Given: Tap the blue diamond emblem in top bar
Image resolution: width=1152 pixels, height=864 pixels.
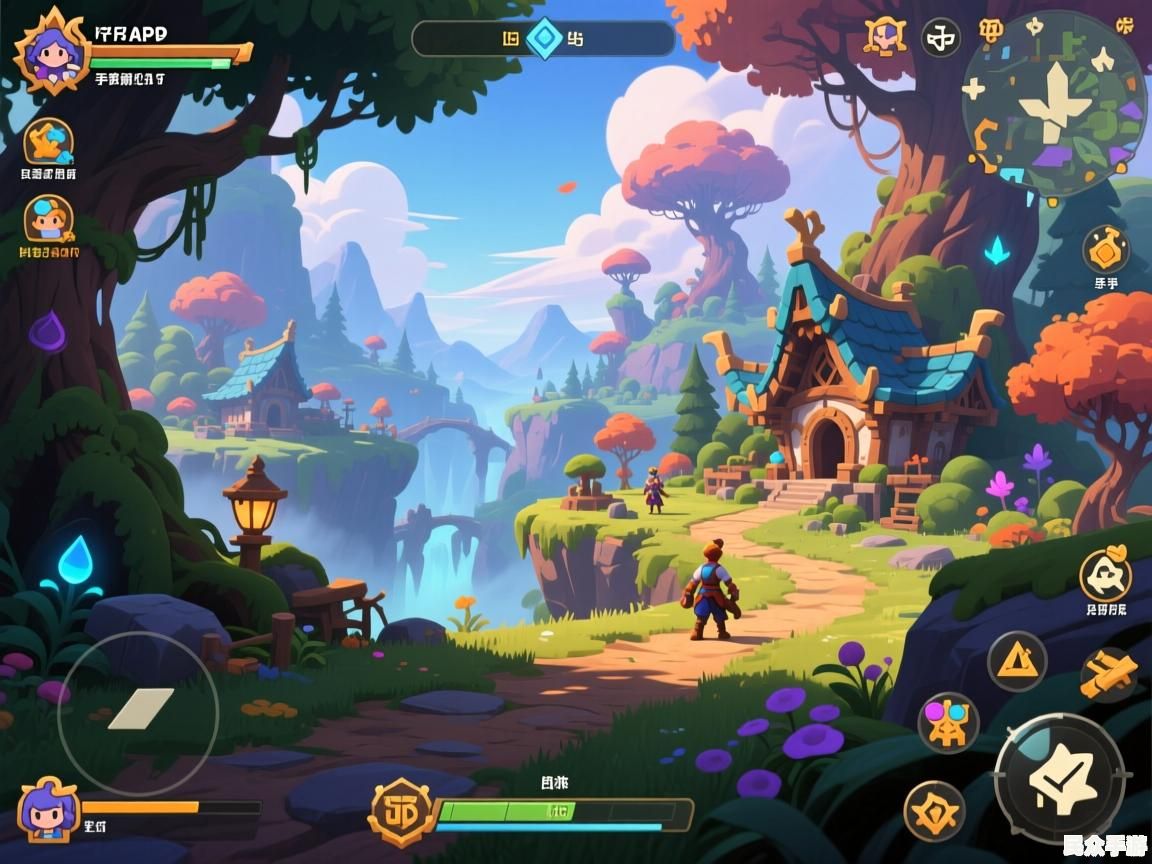Looking at the screenshot, I should pos(545,38).
